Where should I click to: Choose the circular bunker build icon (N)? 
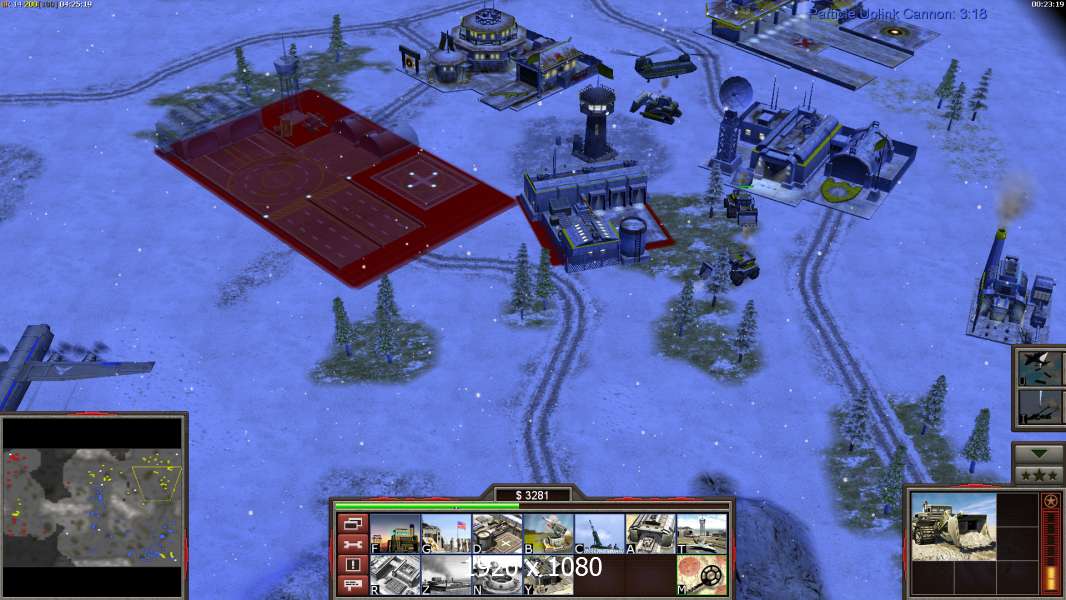point(496,575)
